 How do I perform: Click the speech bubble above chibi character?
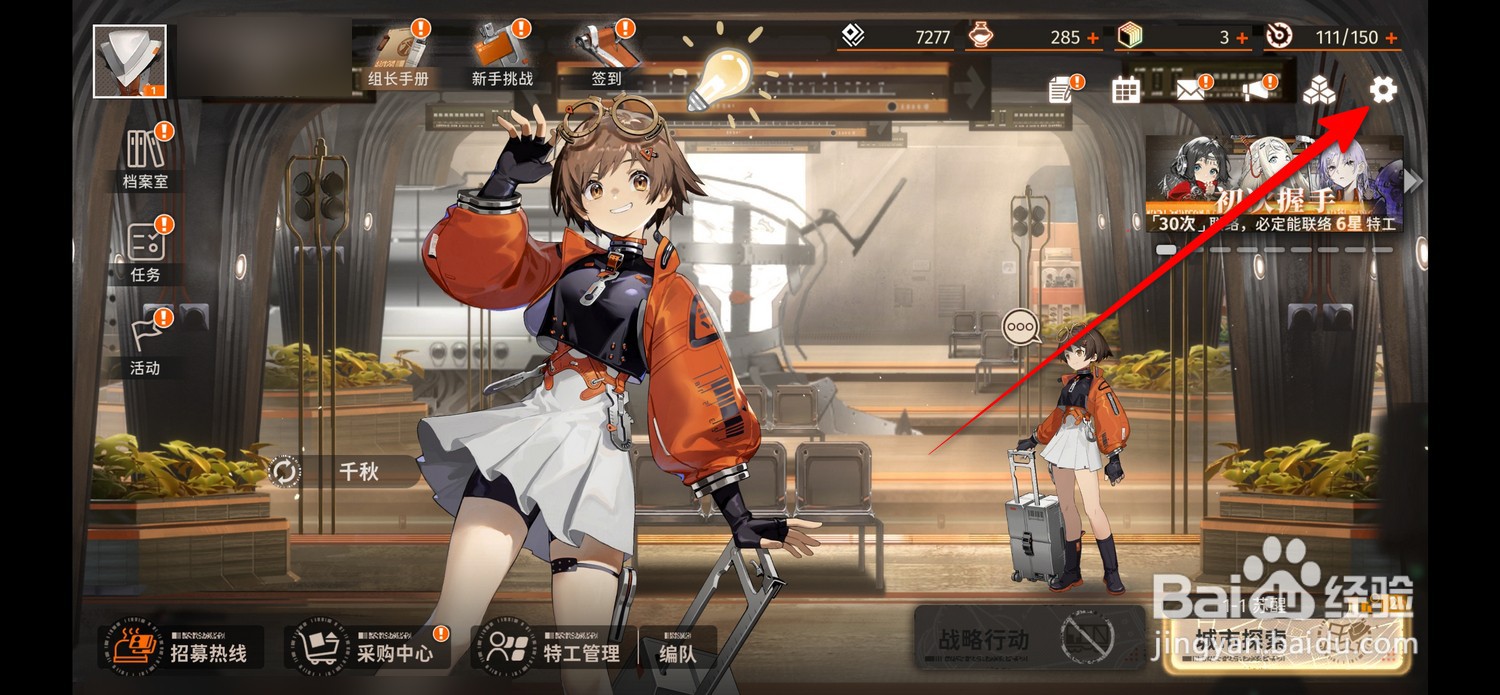pyautogui.click(x=1021, y=326)
